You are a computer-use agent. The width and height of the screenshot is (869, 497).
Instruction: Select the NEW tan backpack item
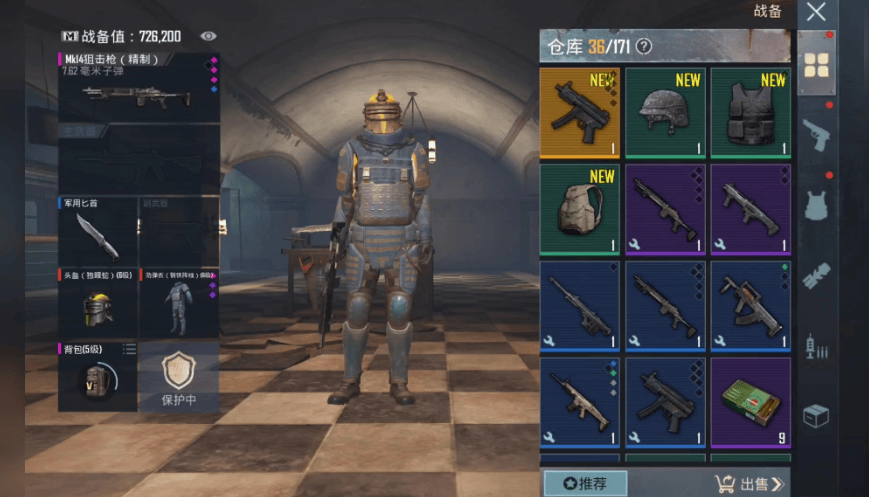580,209
